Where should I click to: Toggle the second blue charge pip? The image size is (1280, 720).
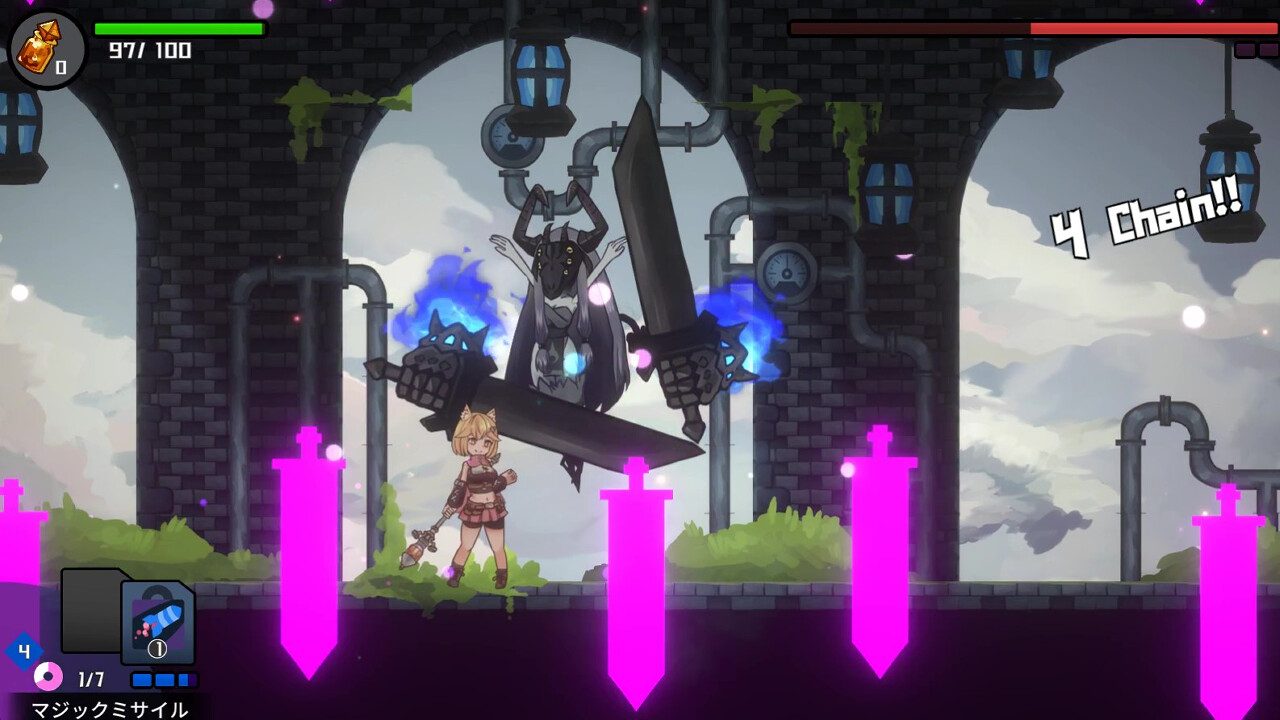(164, 679)
